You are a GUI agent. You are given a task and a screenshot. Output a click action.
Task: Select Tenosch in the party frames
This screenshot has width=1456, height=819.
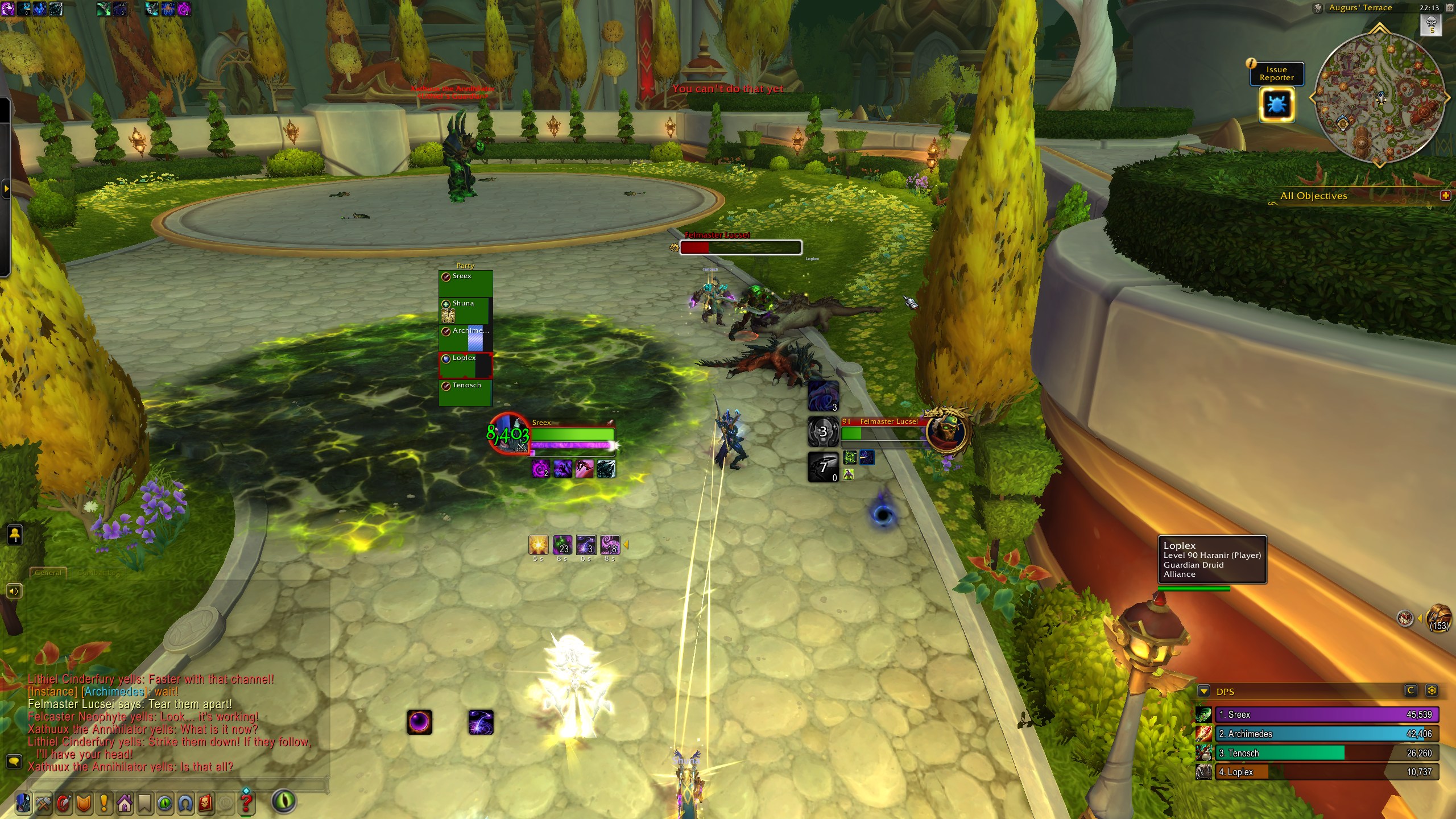coord(465,392)
